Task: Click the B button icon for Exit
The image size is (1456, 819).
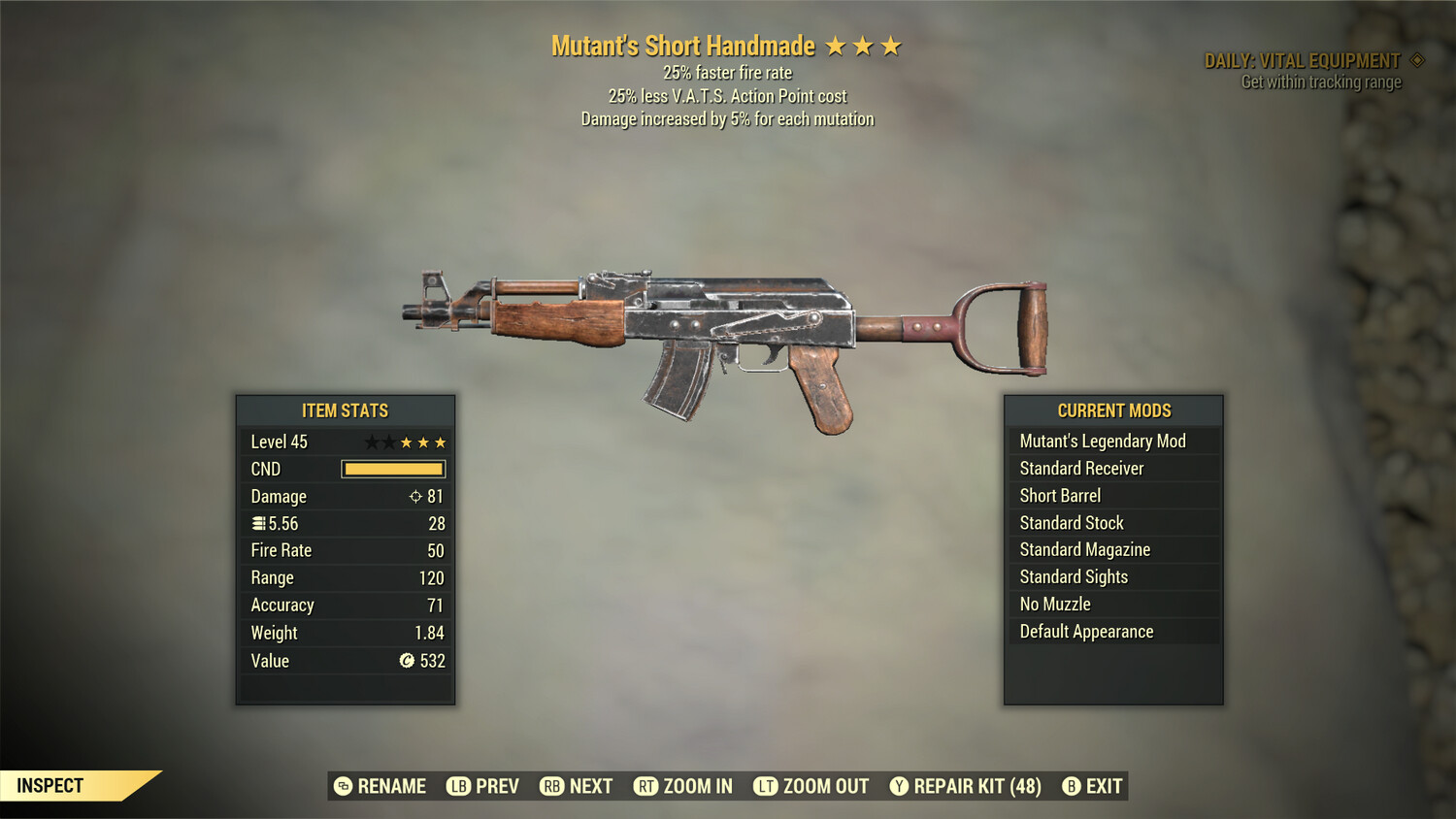Action: [x=1071, y=786]
